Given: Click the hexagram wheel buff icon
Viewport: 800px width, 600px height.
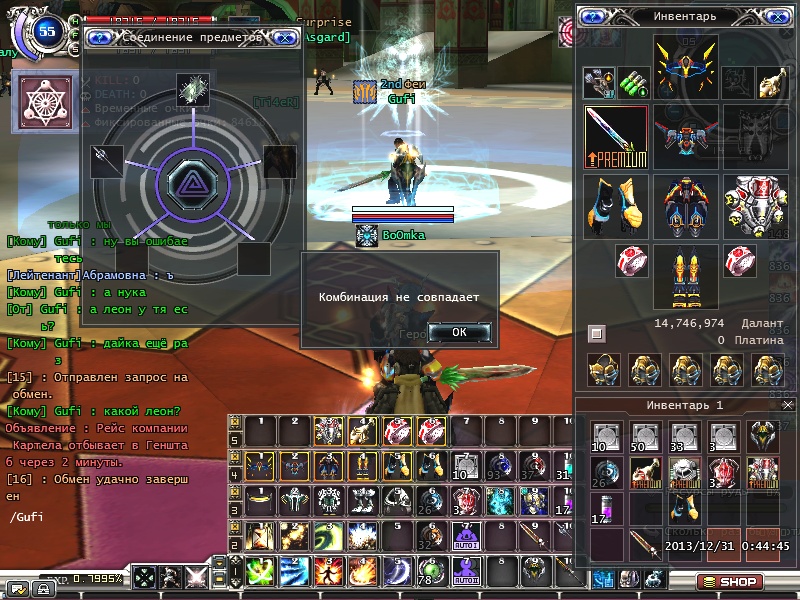Looking at the screenshot, I should 38,102.
